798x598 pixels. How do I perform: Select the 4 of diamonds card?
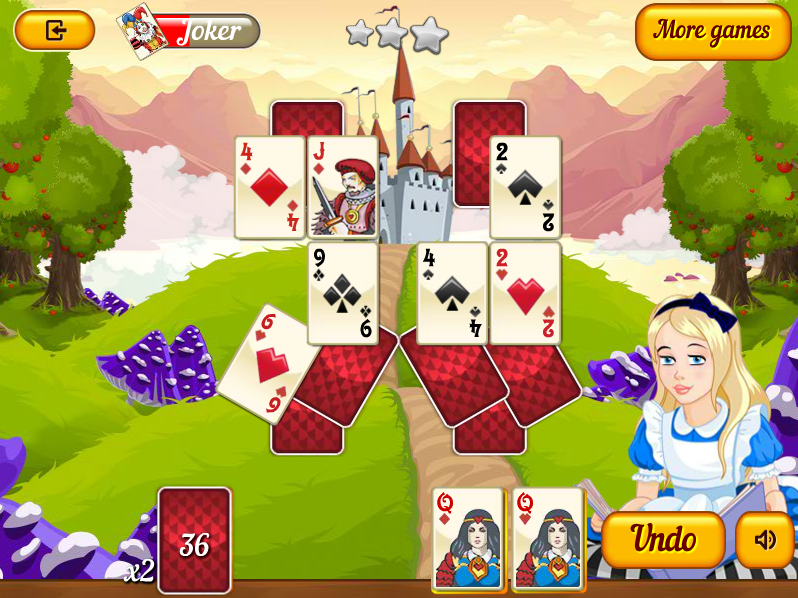(x=270, y=187)
